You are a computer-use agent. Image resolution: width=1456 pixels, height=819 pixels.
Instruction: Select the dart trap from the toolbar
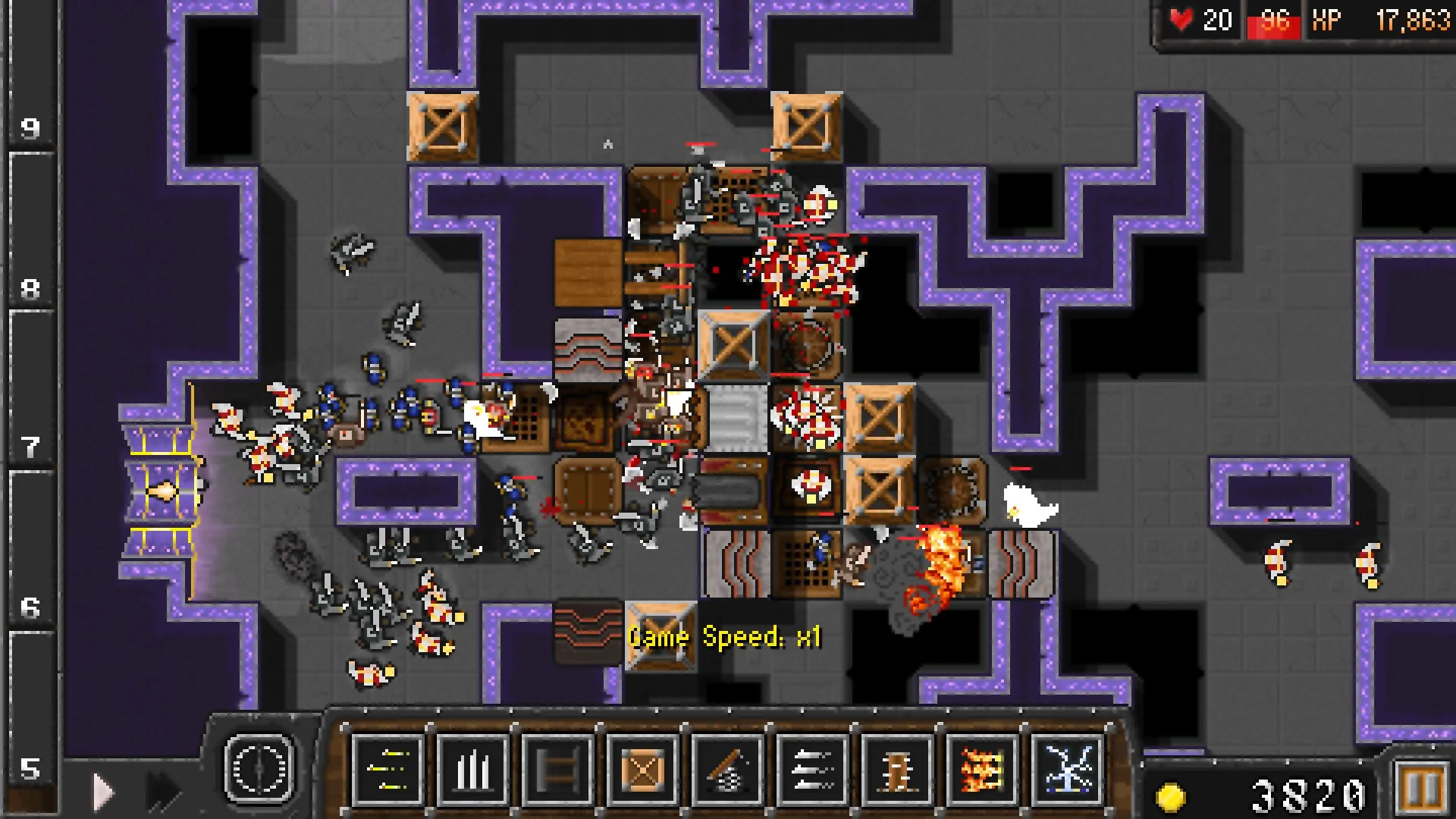388,768
